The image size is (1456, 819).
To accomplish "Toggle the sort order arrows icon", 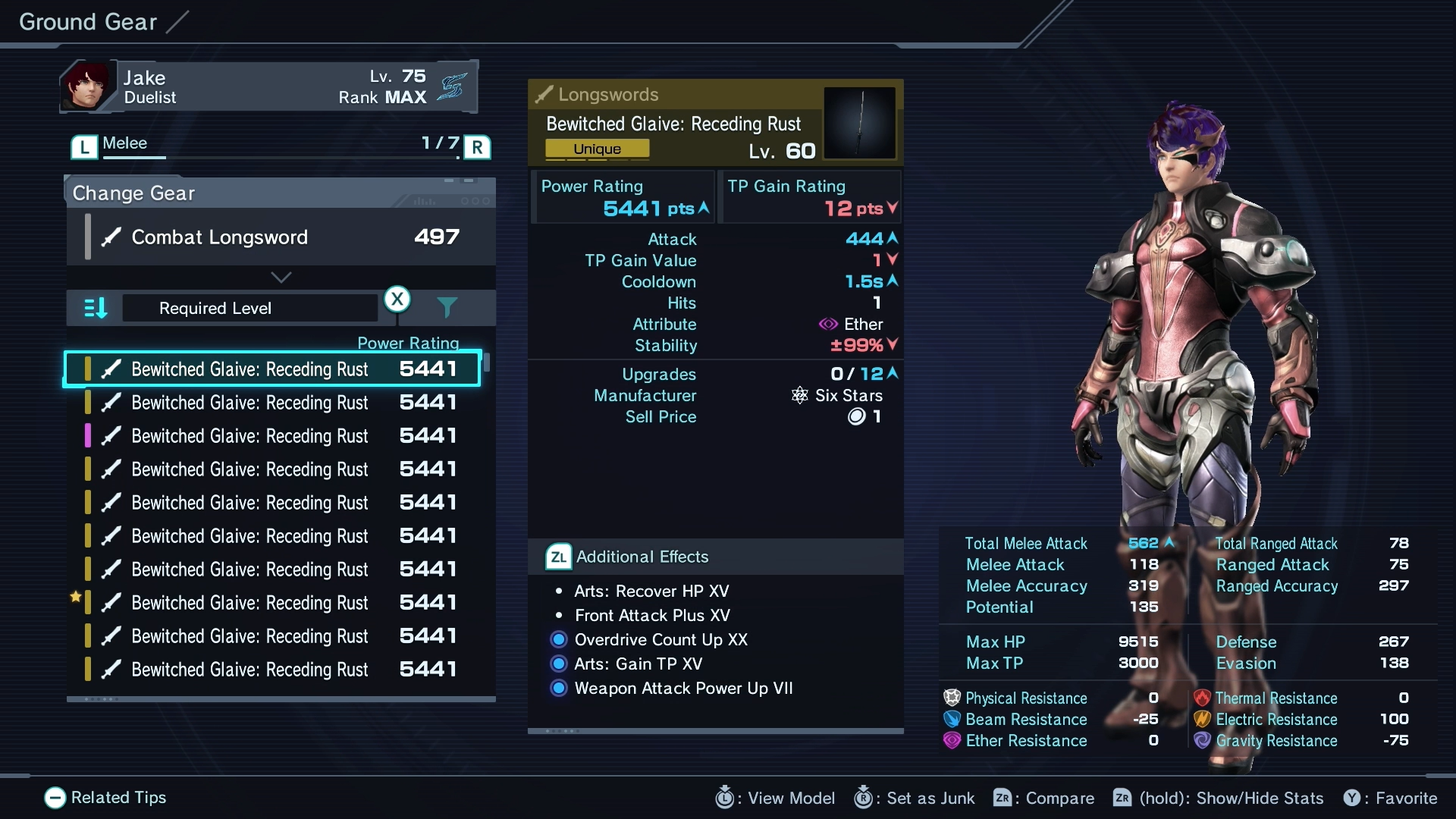I will click(x=96, y=308).
